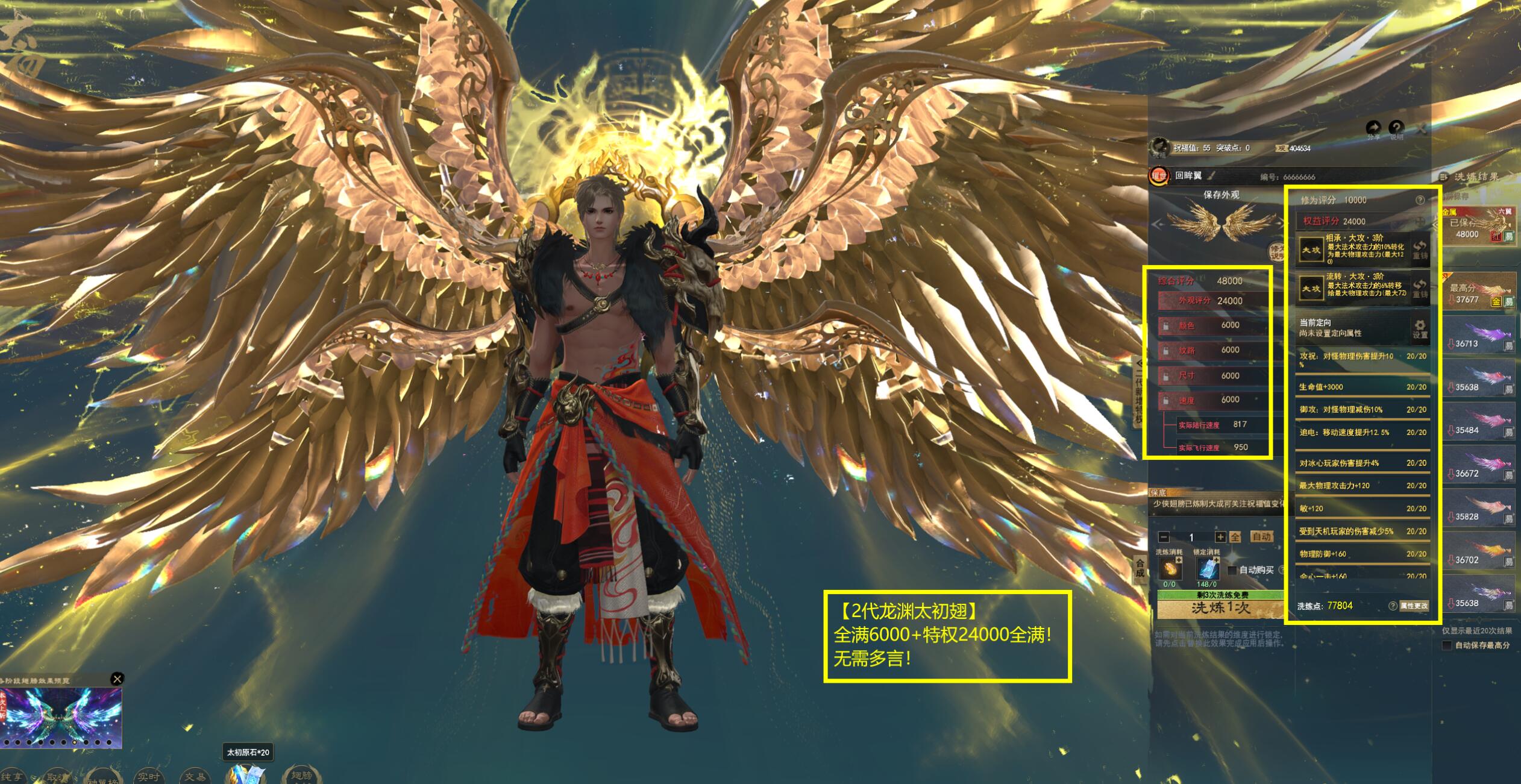Open the 实时 round button
This screenshot has height=784, width=1521.
point(148,776)
